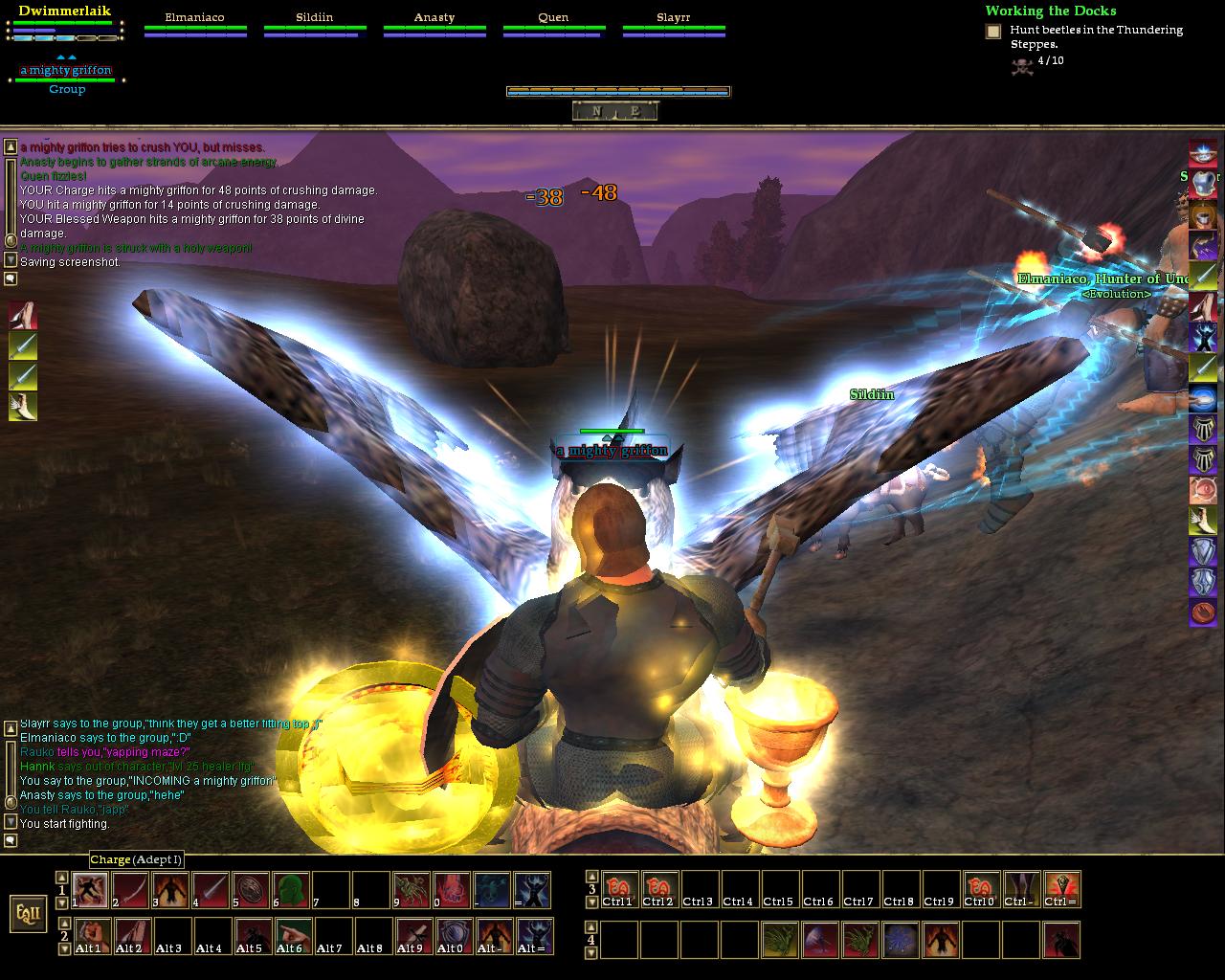This screenshot has height=980, width=1225.
Task: Select group member Anasty
Action: click(x=434, y=17)
